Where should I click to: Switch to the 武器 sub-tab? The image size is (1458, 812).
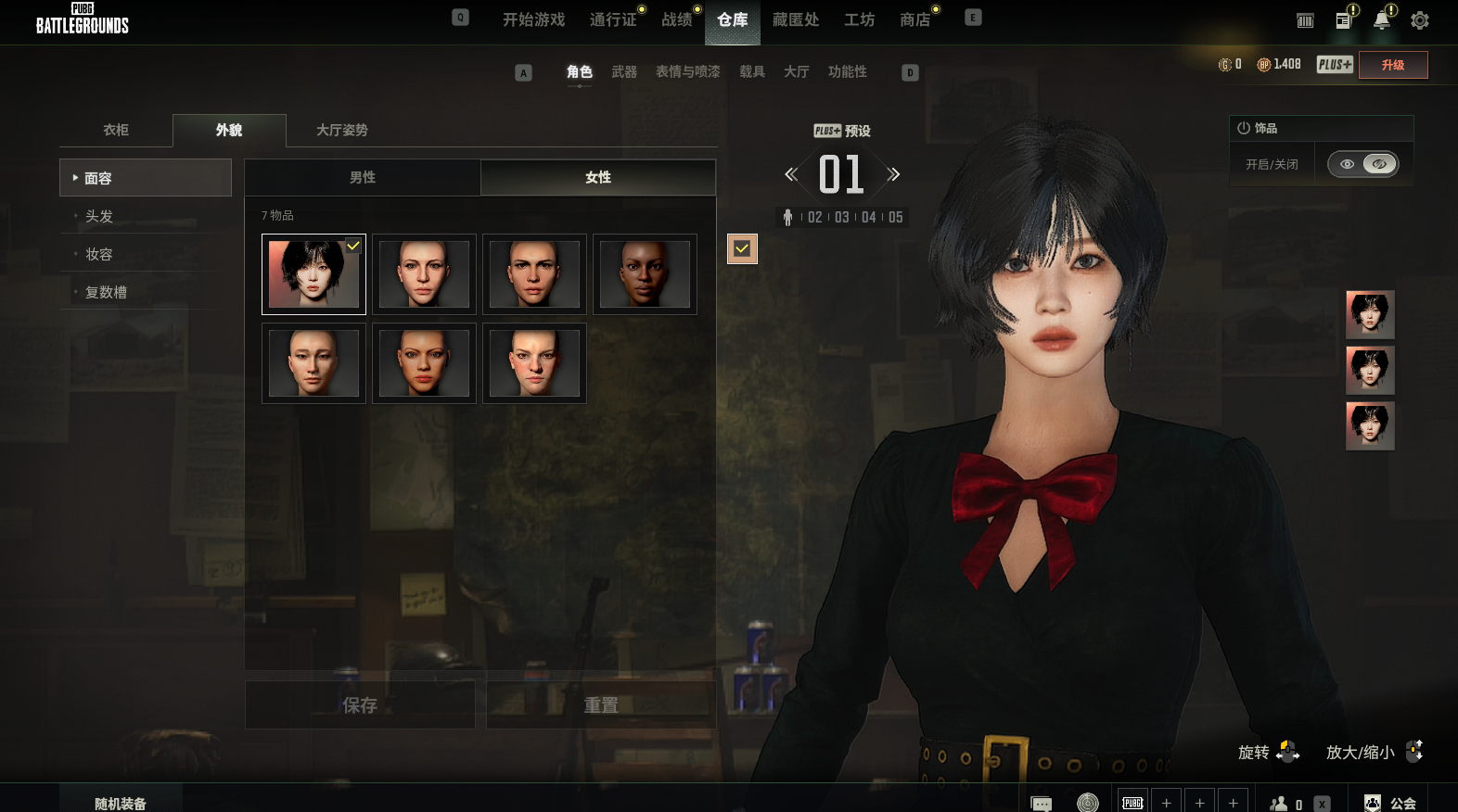624,72
